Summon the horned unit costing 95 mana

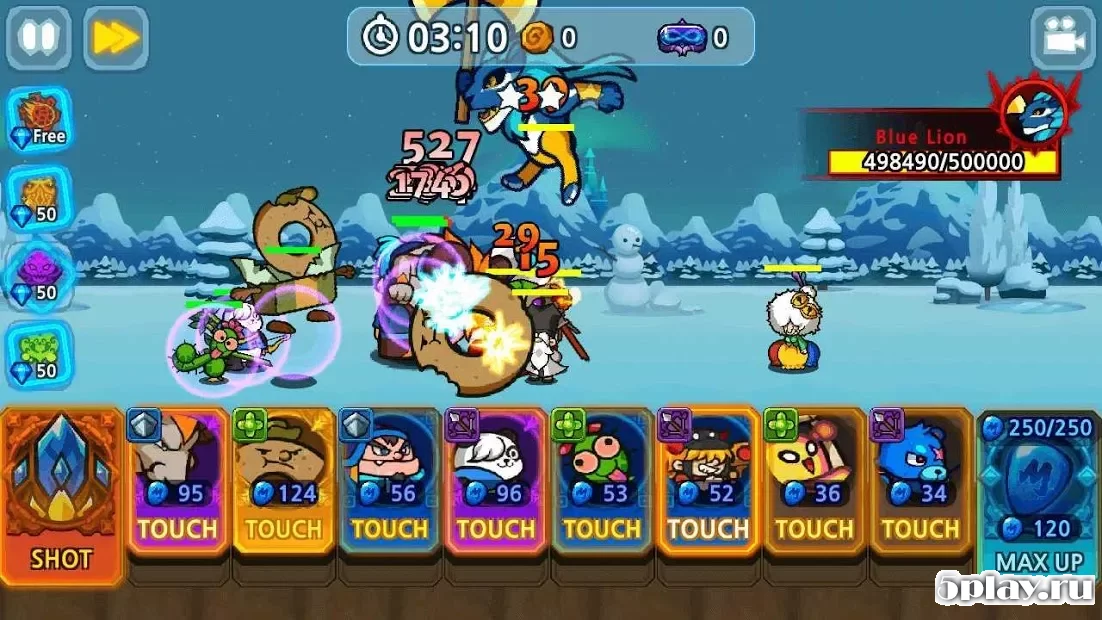177,481
